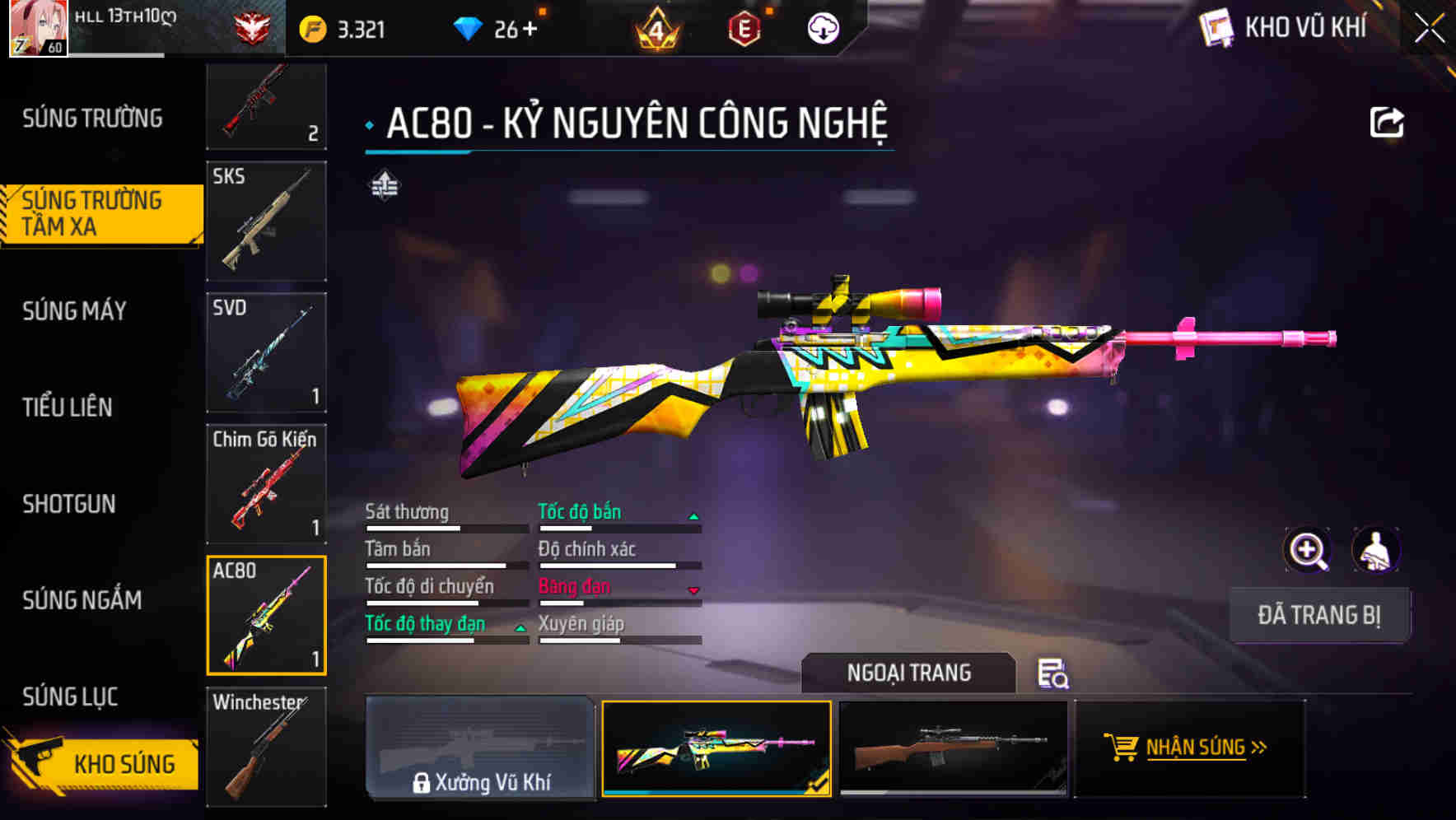Choose the default wooden skin thumbnail
Screen dimensions: 1456x820
[952, 748]
